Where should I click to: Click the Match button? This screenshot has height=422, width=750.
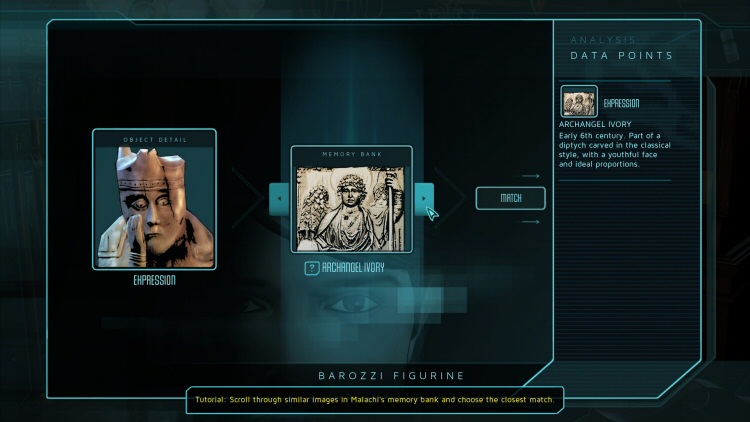pyautogui.click(x=510, y=198)
